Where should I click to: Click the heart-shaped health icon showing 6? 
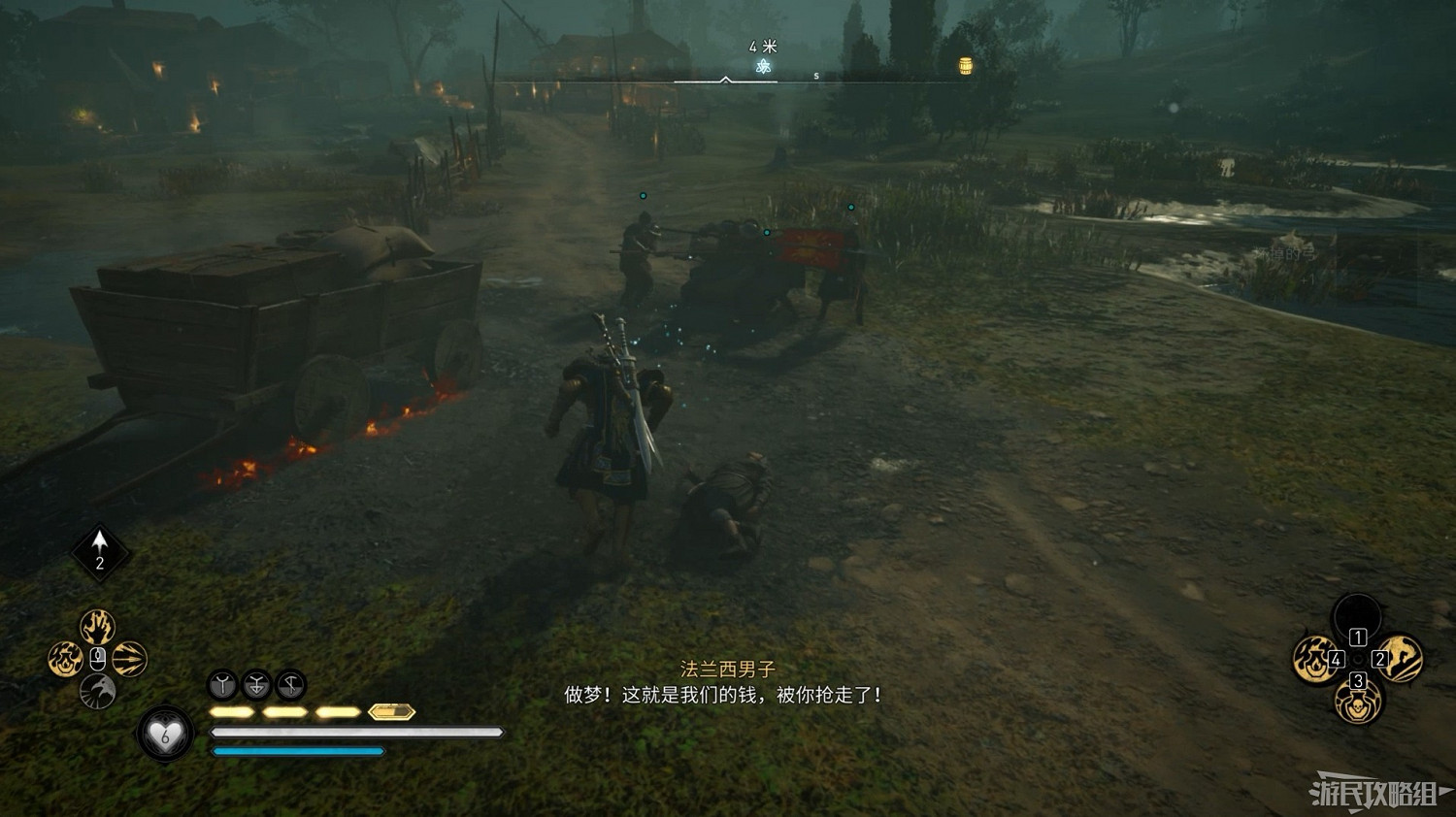coord(165,735)
